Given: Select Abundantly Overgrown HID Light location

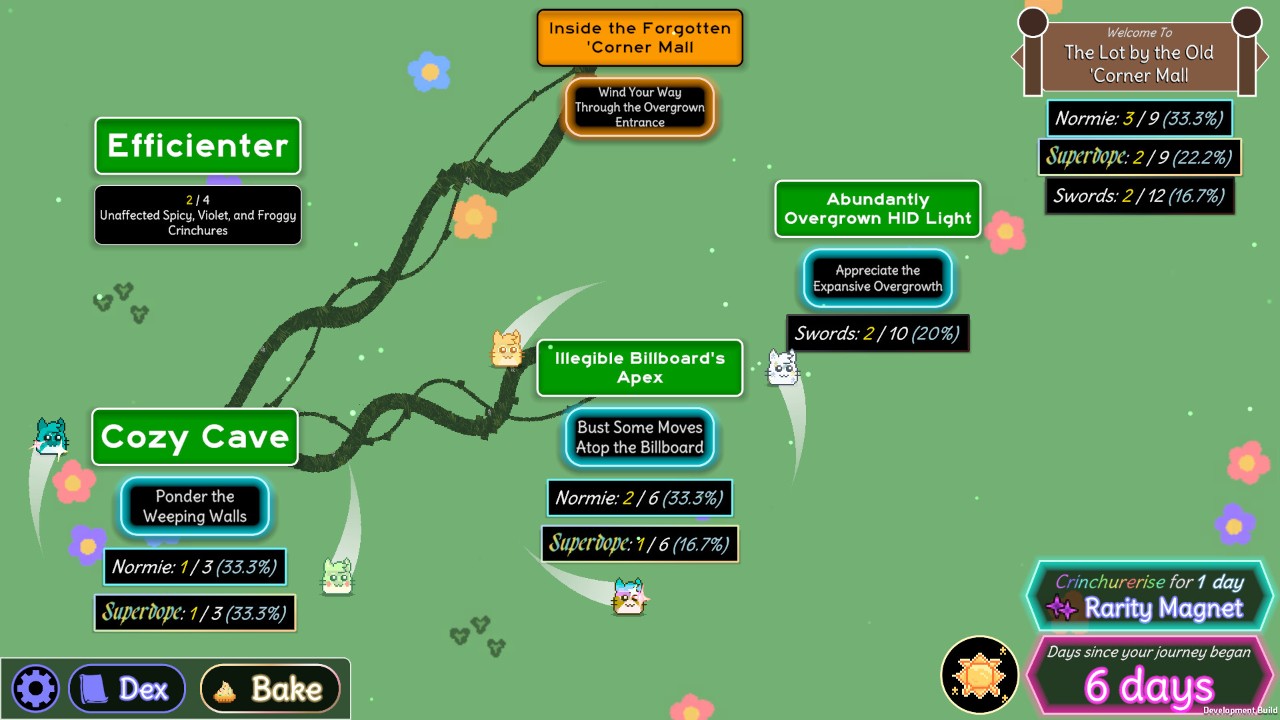Looking at the screenshot, I should [x=877, y=209].
